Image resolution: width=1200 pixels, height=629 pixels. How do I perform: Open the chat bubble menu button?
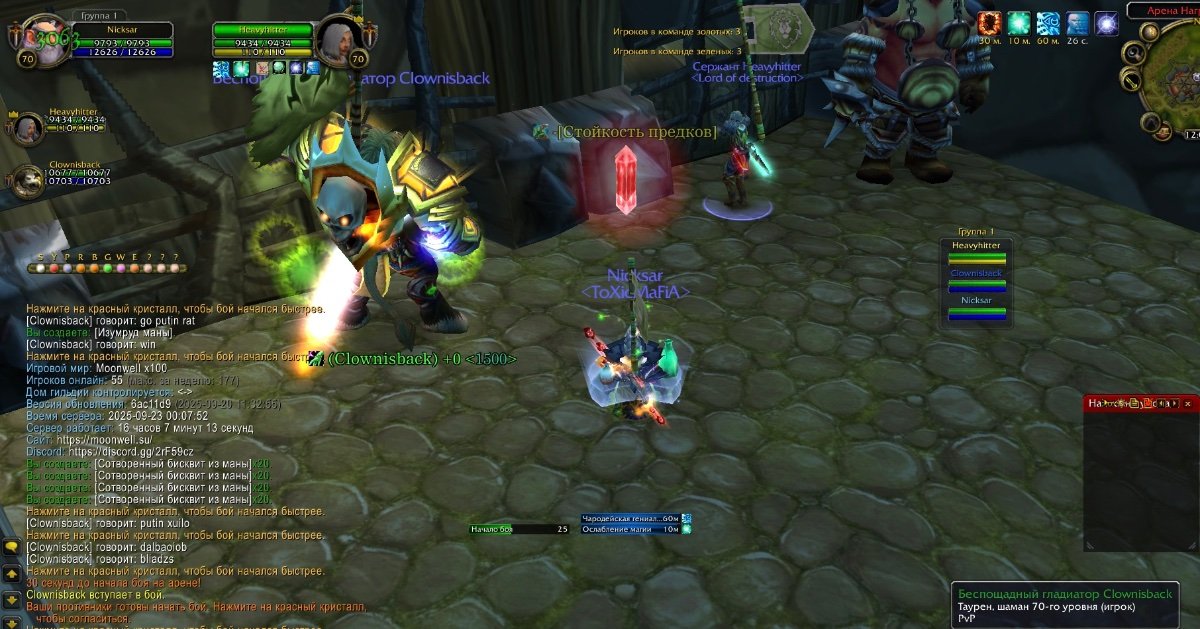click(x=11, y=547)
